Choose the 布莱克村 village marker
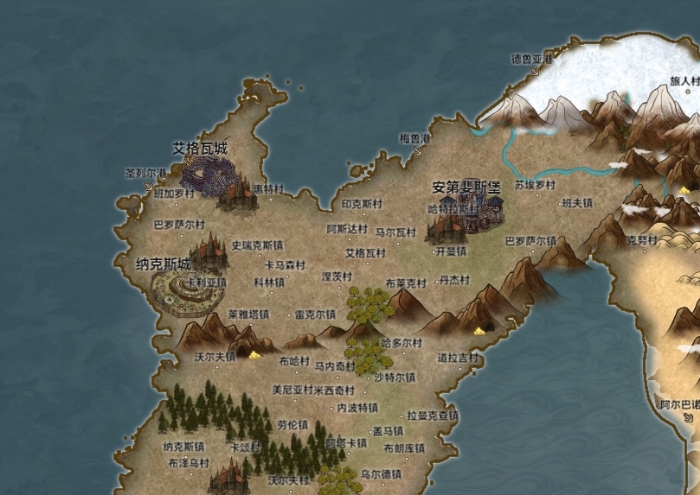Screen dimensions: 700x495 pyautogui.click(x=405, y=283)
